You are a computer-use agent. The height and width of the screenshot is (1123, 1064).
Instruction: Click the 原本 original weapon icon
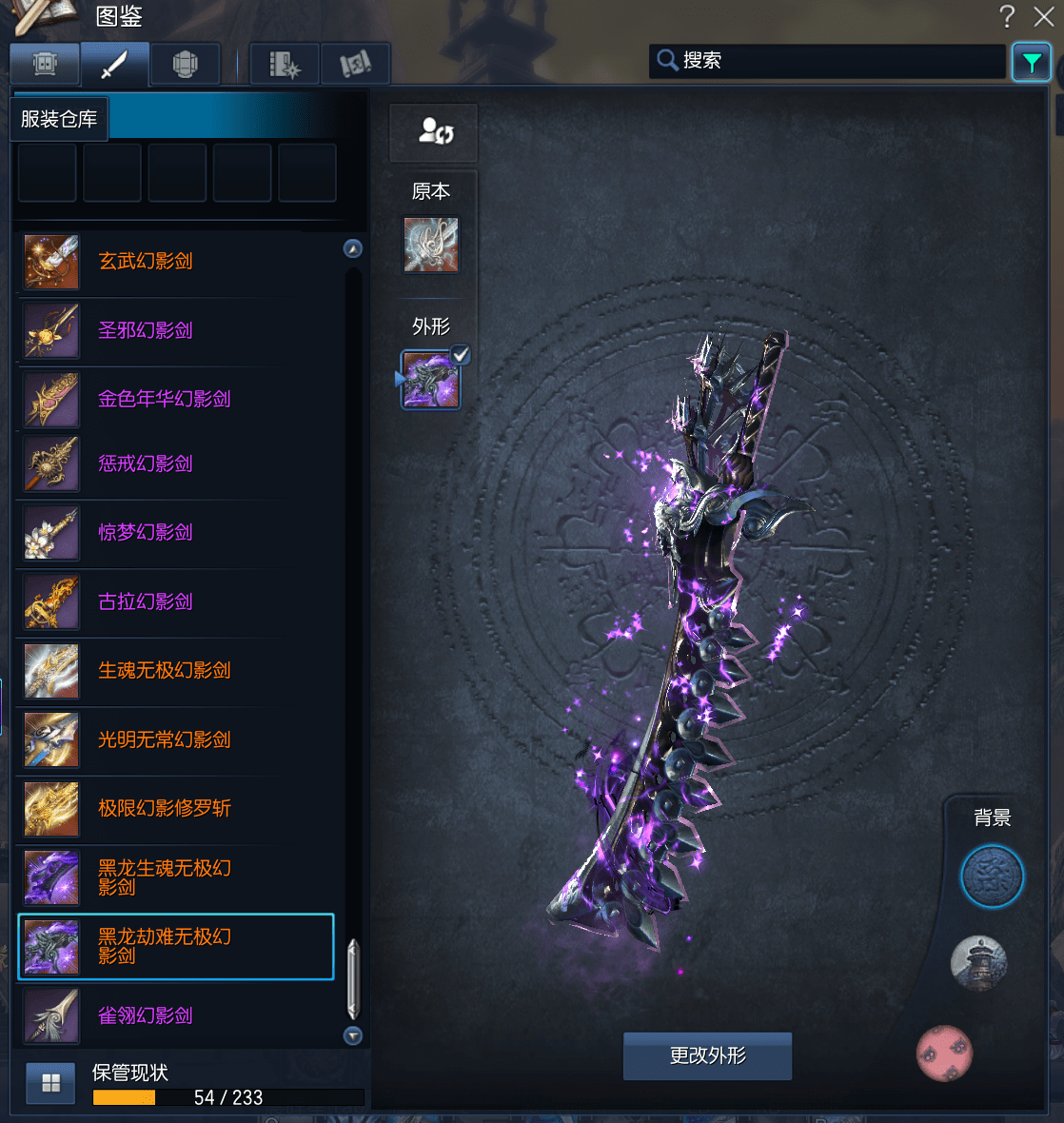tap(431, 245)
